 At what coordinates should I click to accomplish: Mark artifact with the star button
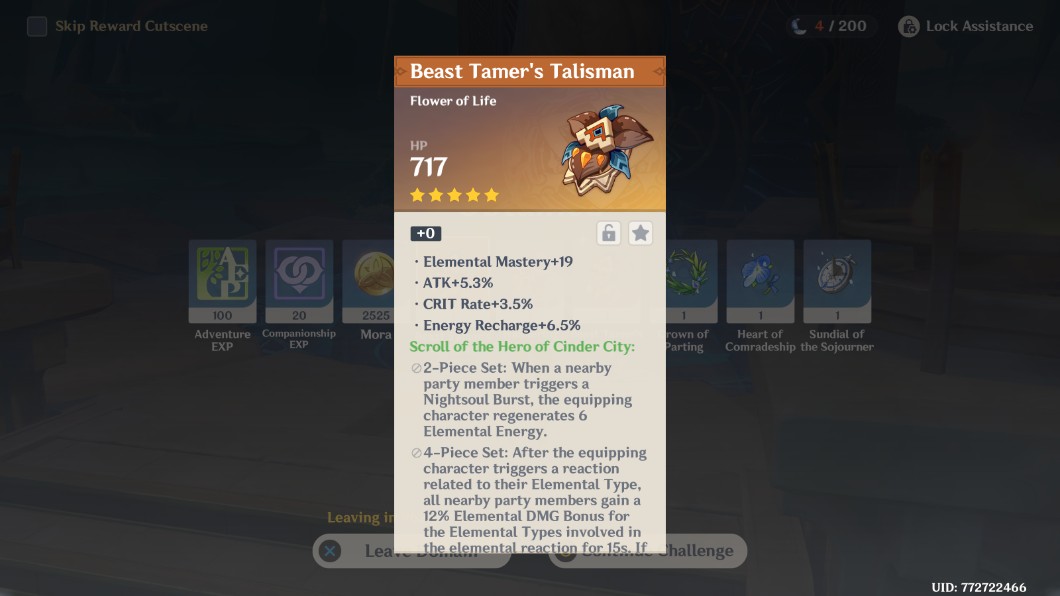tap(641, 233)
